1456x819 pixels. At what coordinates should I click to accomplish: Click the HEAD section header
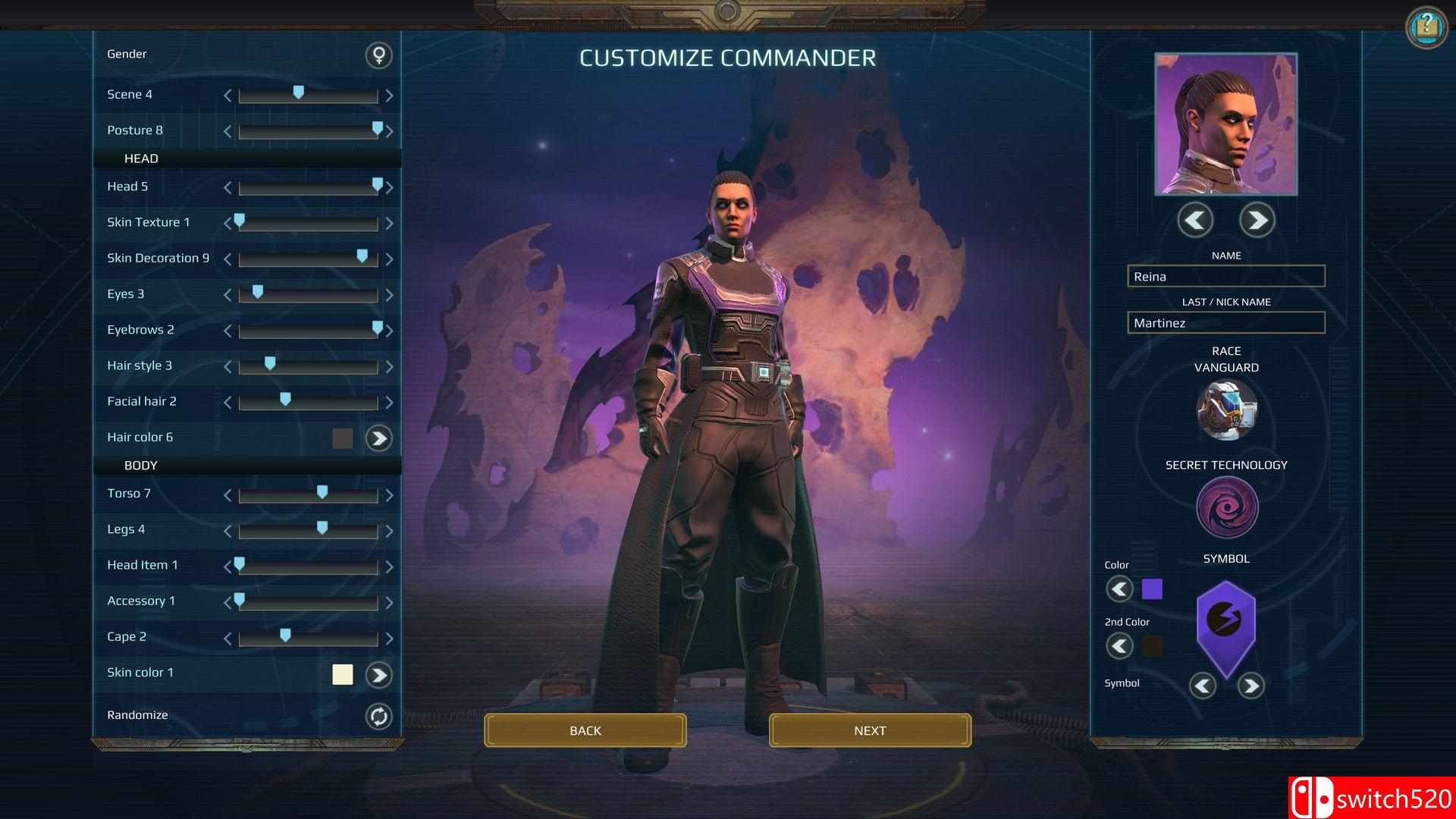pyautogui.click(x=141, y=158)
